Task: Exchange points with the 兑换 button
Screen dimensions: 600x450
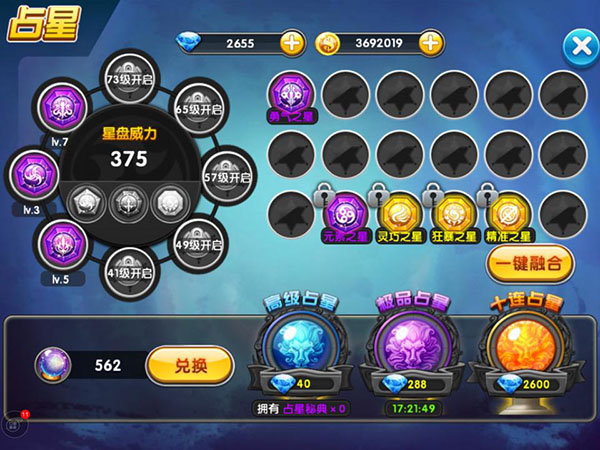Action: pos(189,366)
